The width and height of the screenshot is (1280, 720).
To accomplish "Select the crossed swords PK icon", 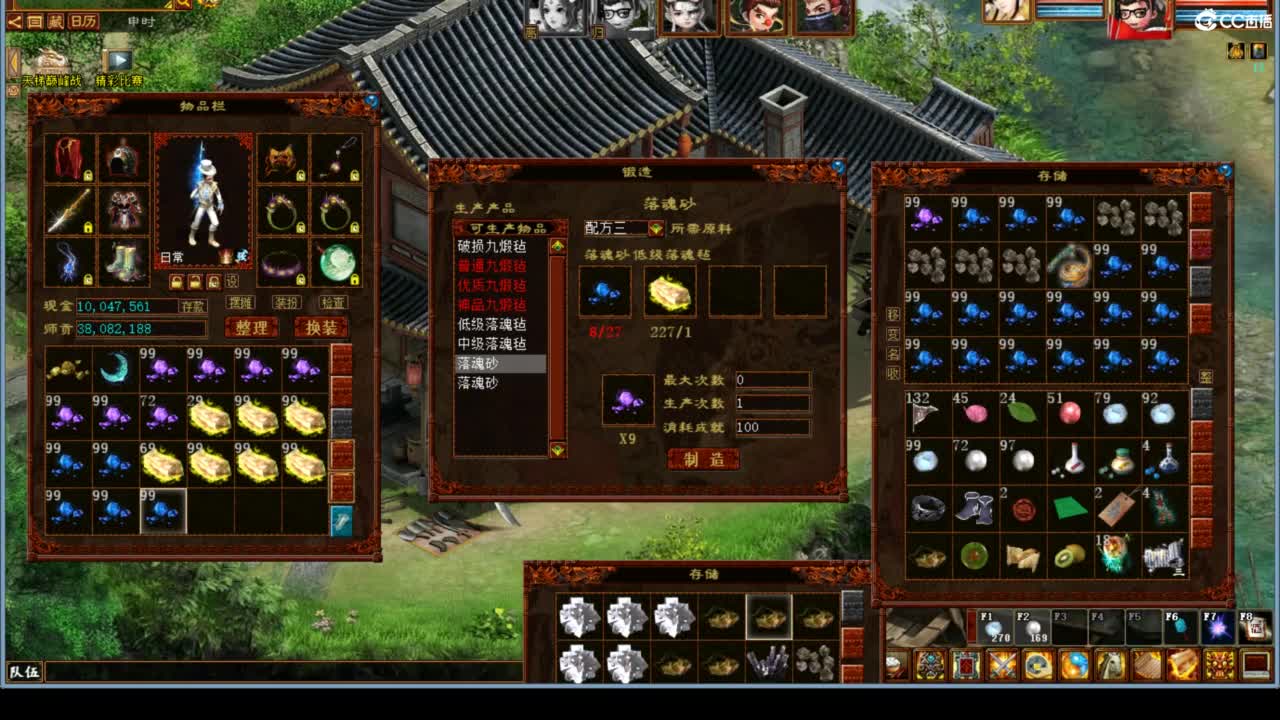I will pos(1003,664).
